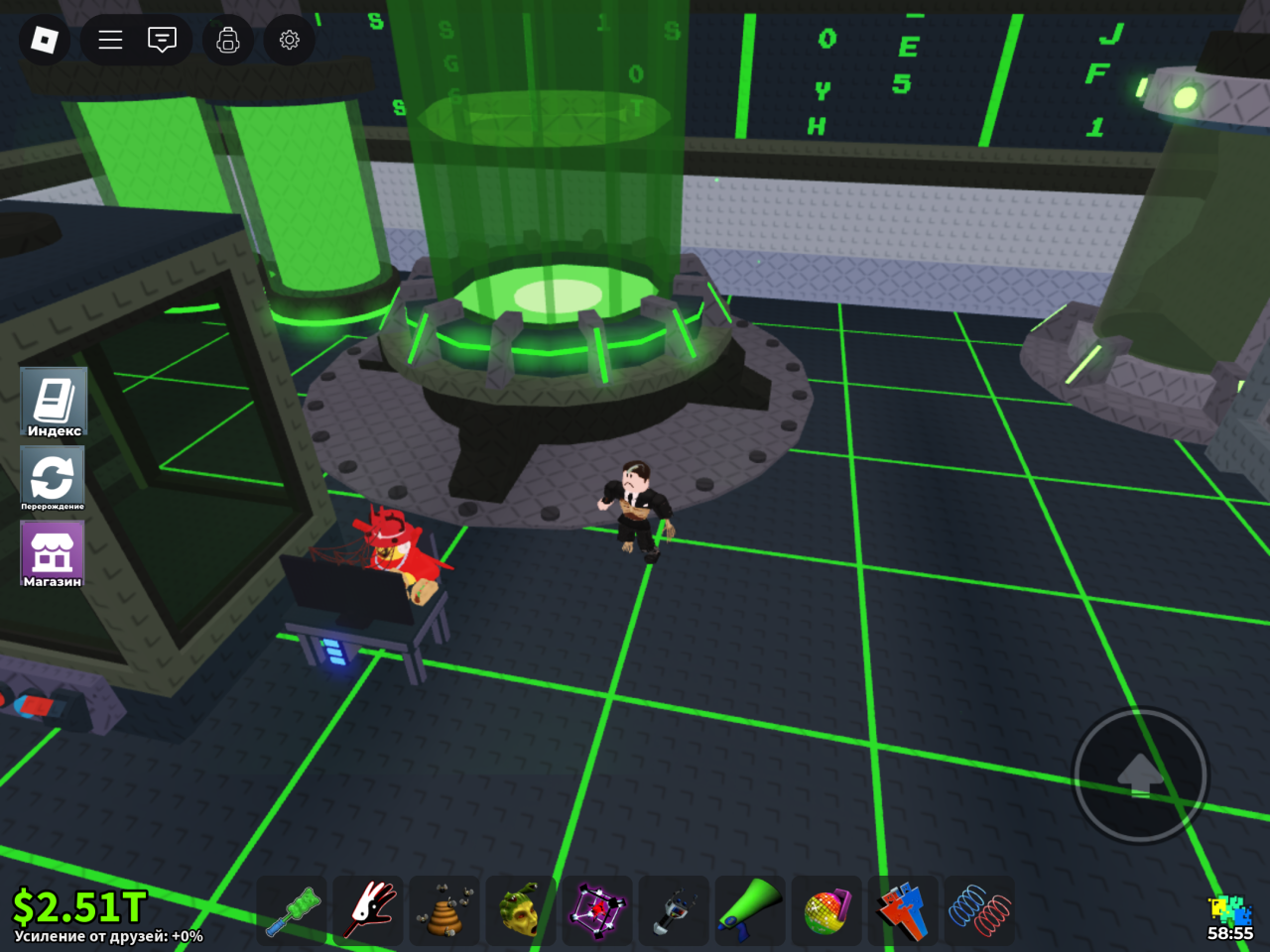Open the gear settings

click(x=290, y=40)
